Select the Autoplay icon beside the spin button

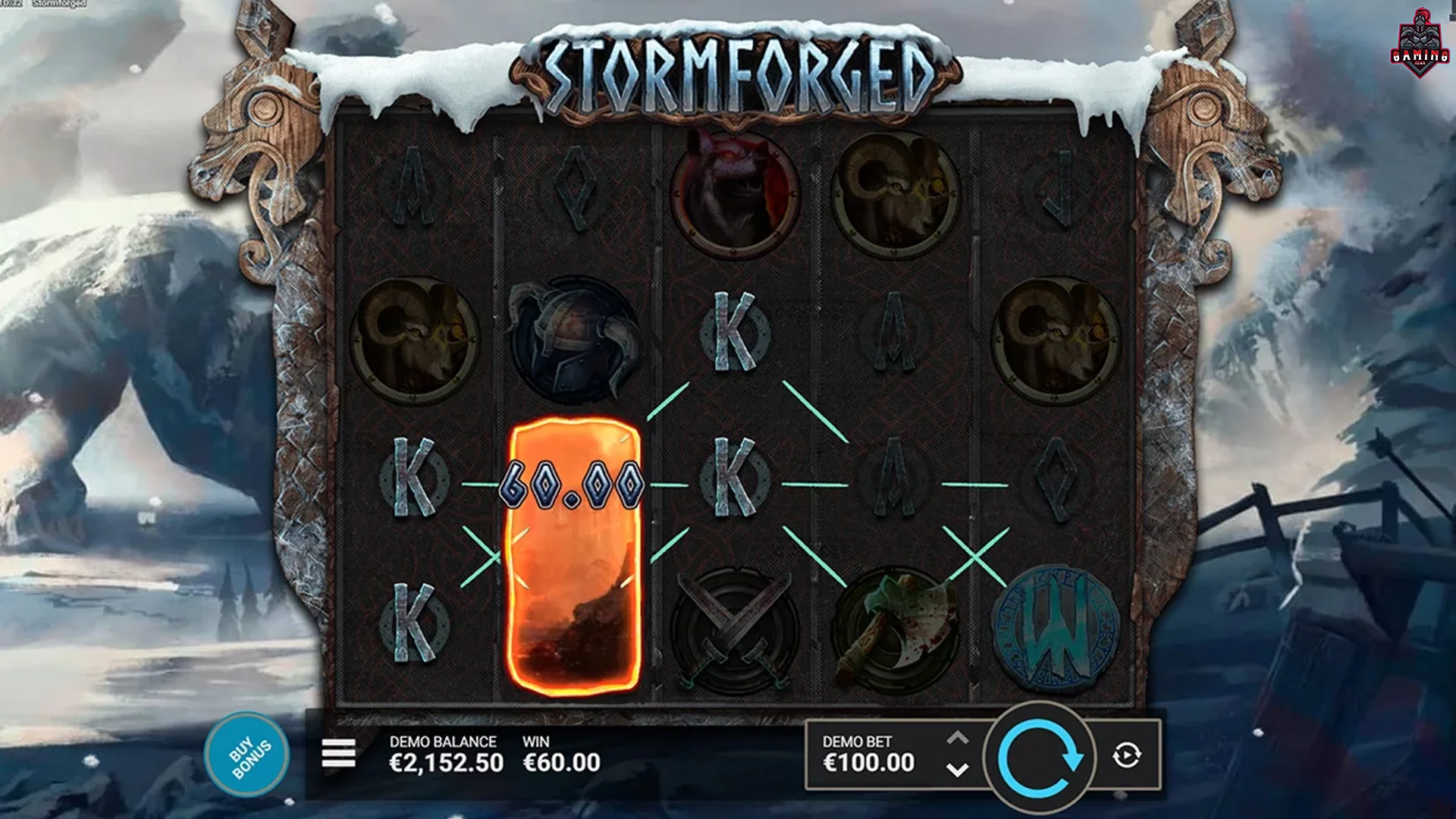point(1125,755)
